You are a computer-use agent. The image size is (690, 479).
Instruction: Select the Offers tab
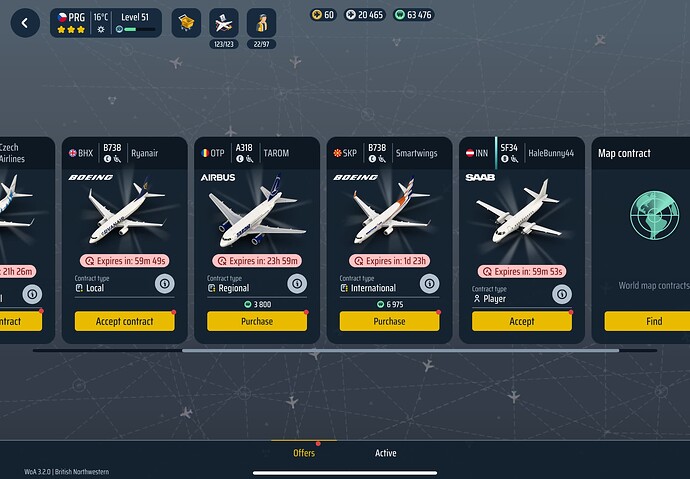[304, 453]
